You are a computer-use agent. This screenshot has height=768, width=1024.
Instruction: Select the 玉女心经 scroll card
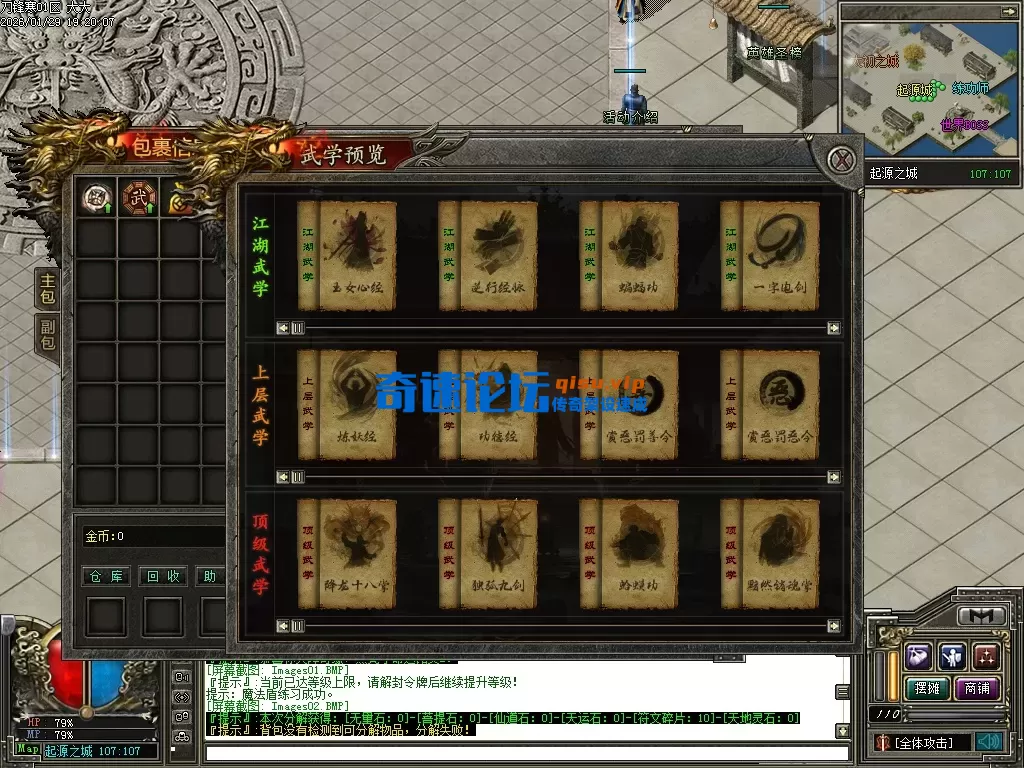coord(356,256)
